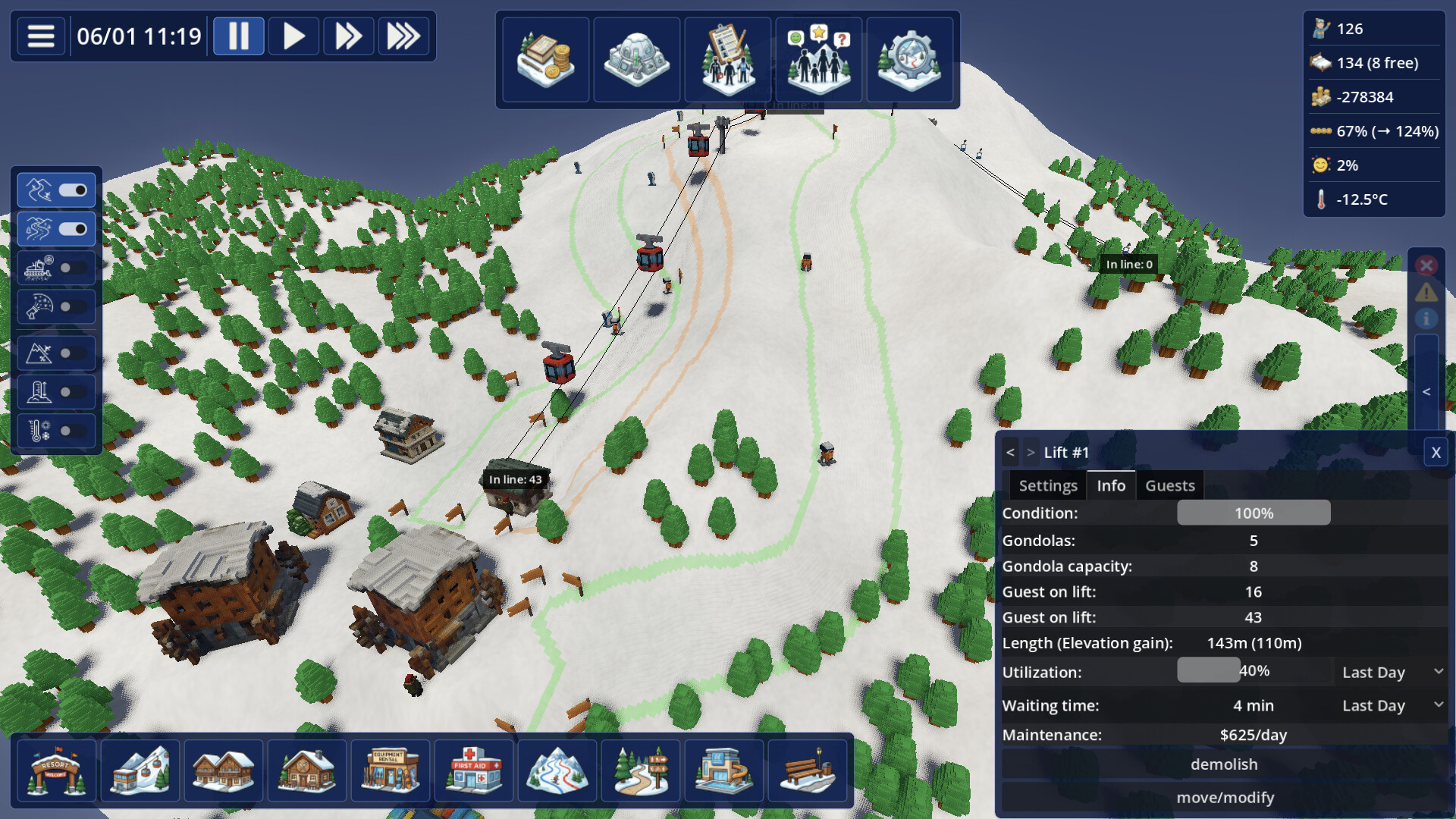View guest feedback and ratings panel
1456x819 pixels.
point(818,59)
